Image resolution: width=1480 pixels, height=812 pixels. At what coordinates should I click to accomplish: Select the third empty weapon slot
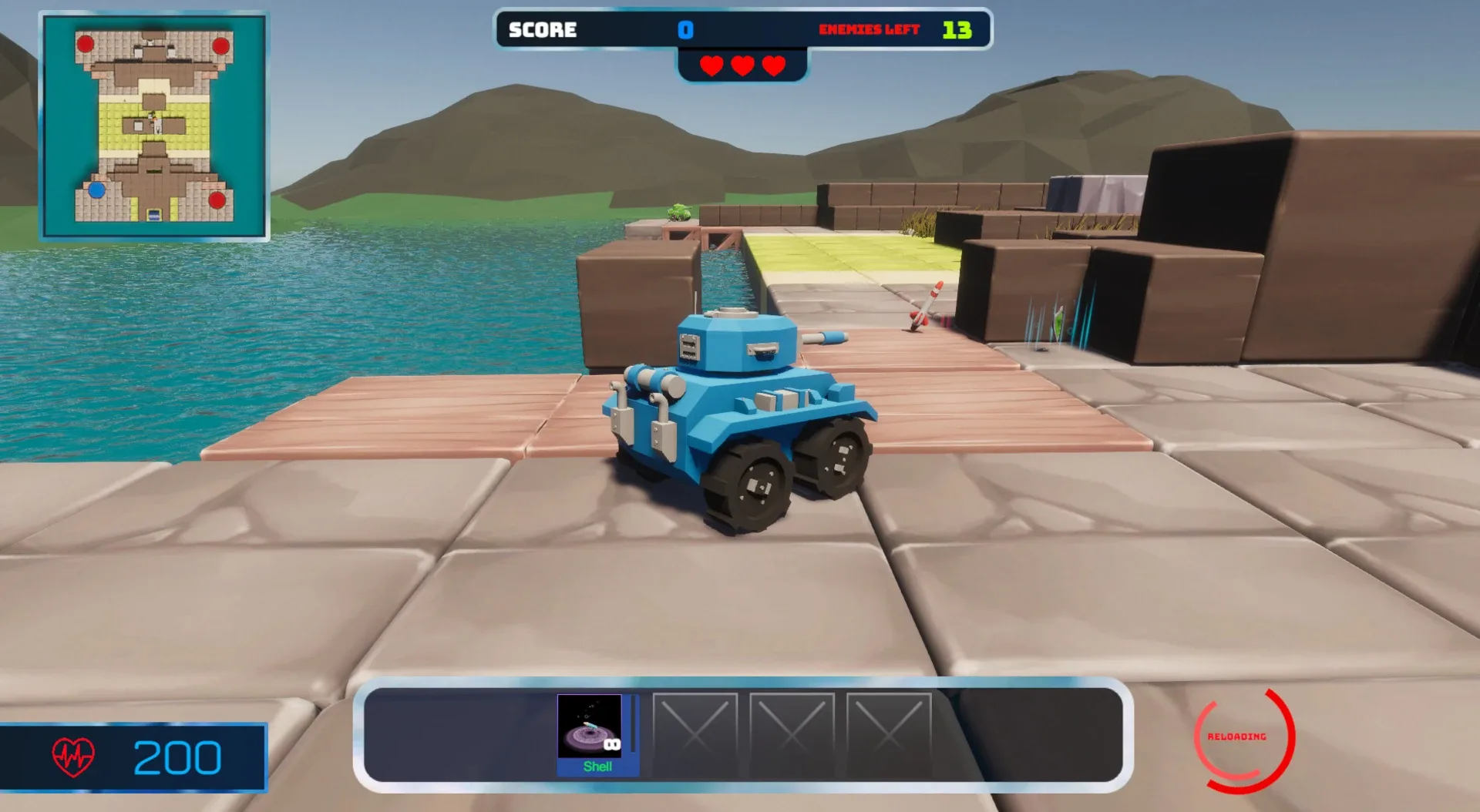(888, 734)
